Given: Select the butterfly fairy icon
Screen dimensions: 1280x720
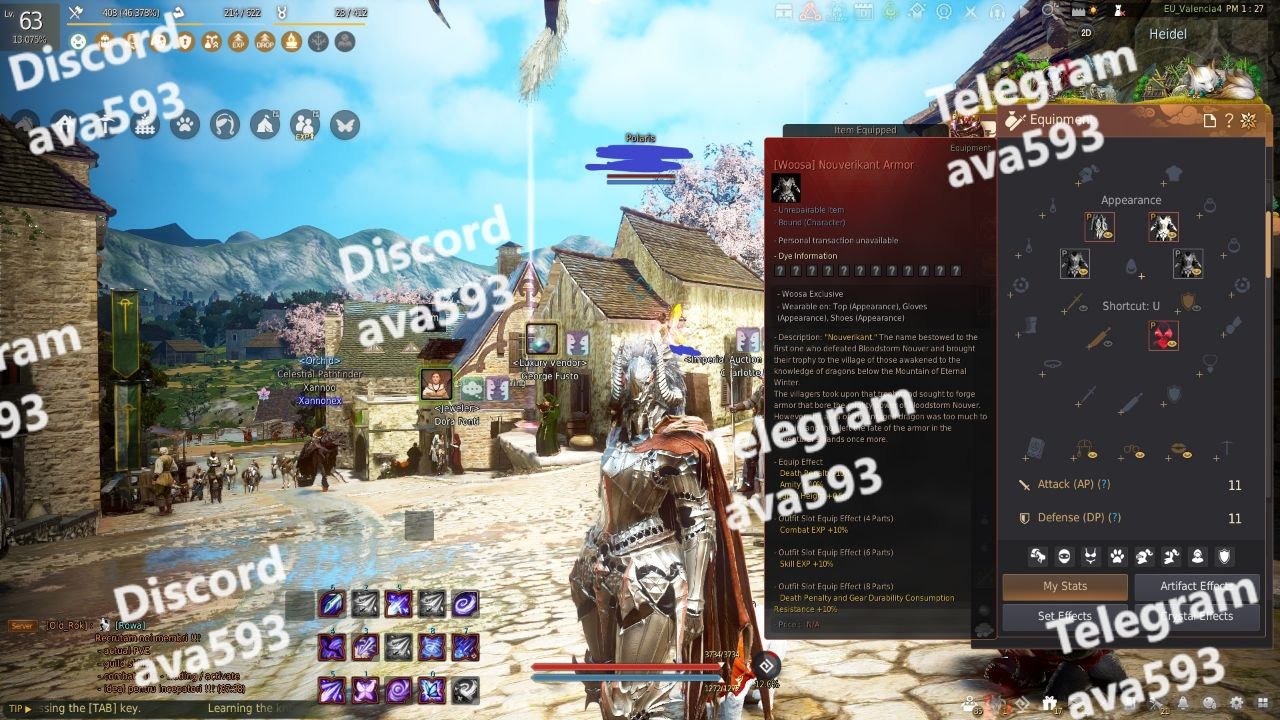Looking at the screenshot, I should click(345, 125).
